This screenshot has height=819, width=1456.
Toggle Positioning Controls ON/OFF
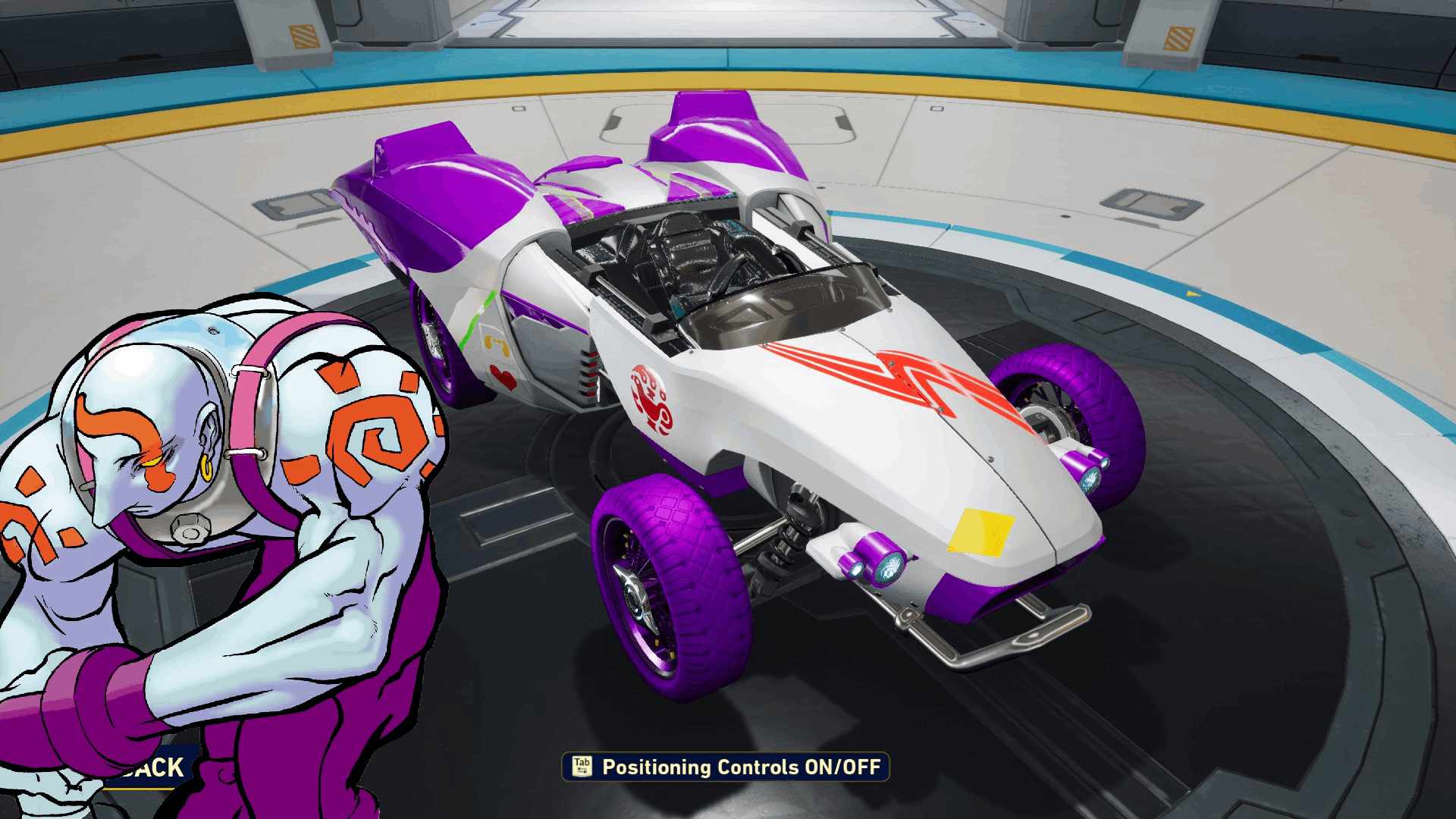tap(726, 767)
